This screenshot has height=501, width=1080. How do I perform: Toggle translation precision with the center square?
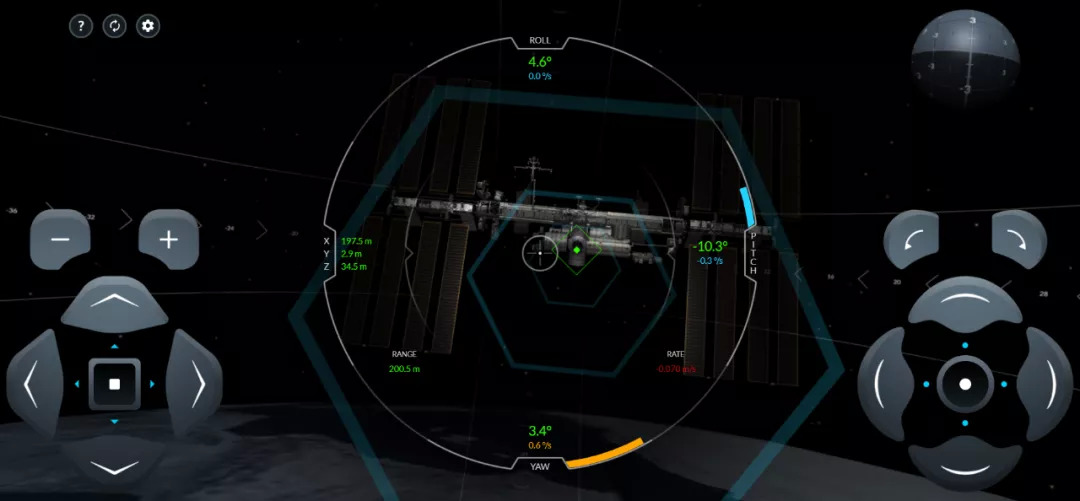(114, 384)
